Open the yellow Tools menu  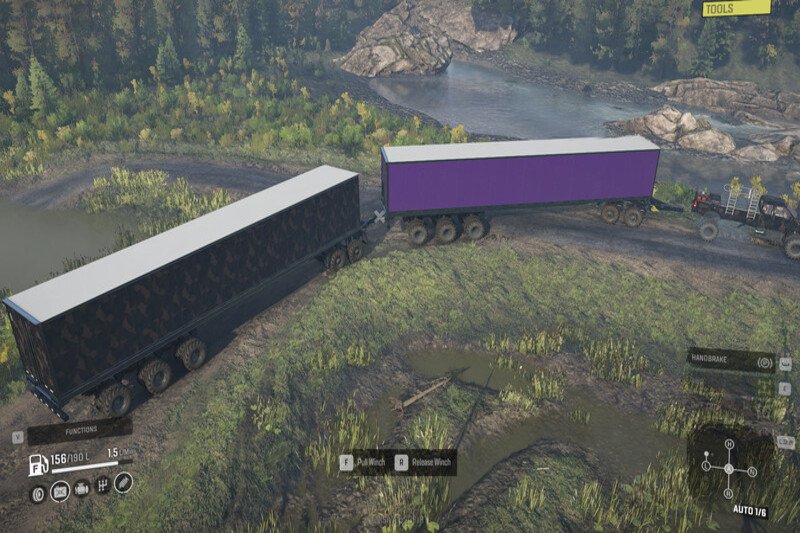736,9
